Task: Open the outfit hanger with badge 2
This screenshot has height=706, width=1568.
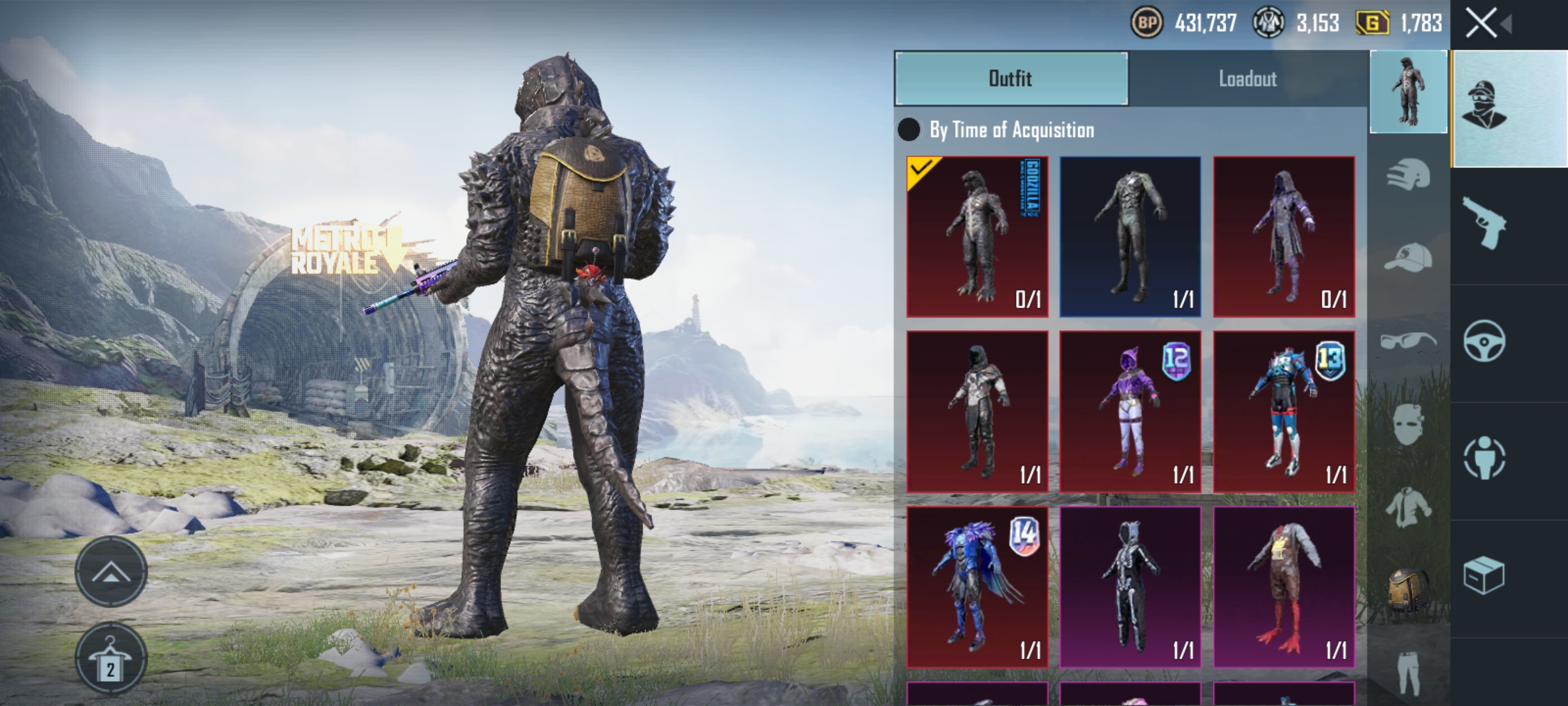Action: pyautogui.click(x=112, y=657)
